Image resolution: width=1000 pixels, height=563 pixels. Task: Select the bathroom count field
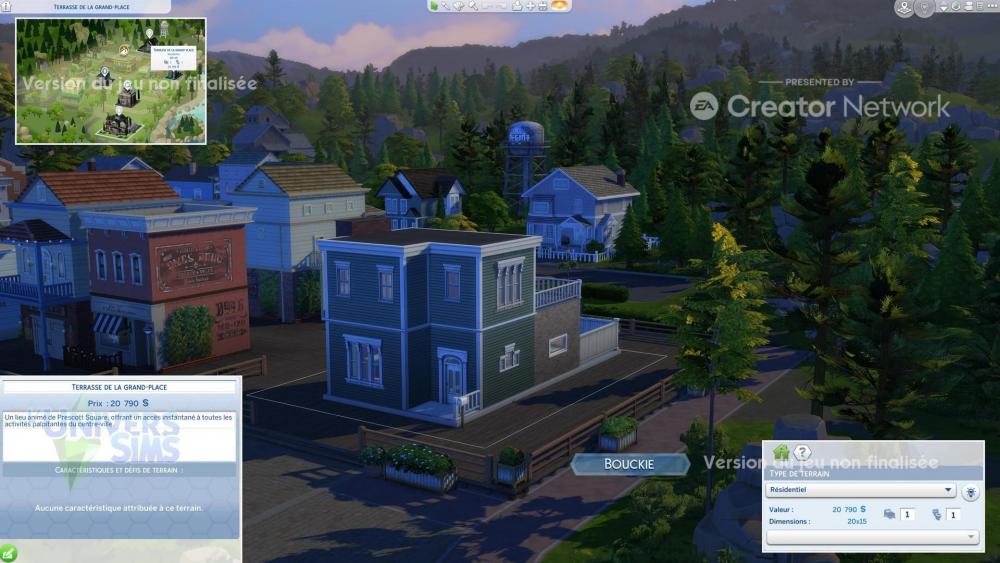[954, 514]
